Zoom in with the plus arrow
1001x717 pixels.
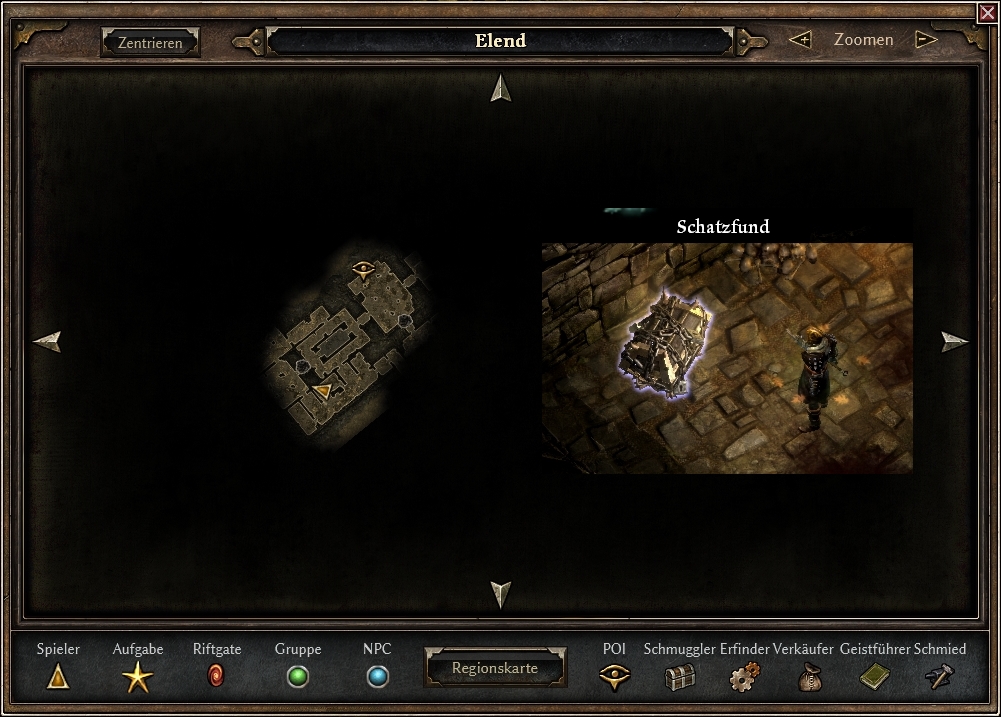click(x=800, y=40)
